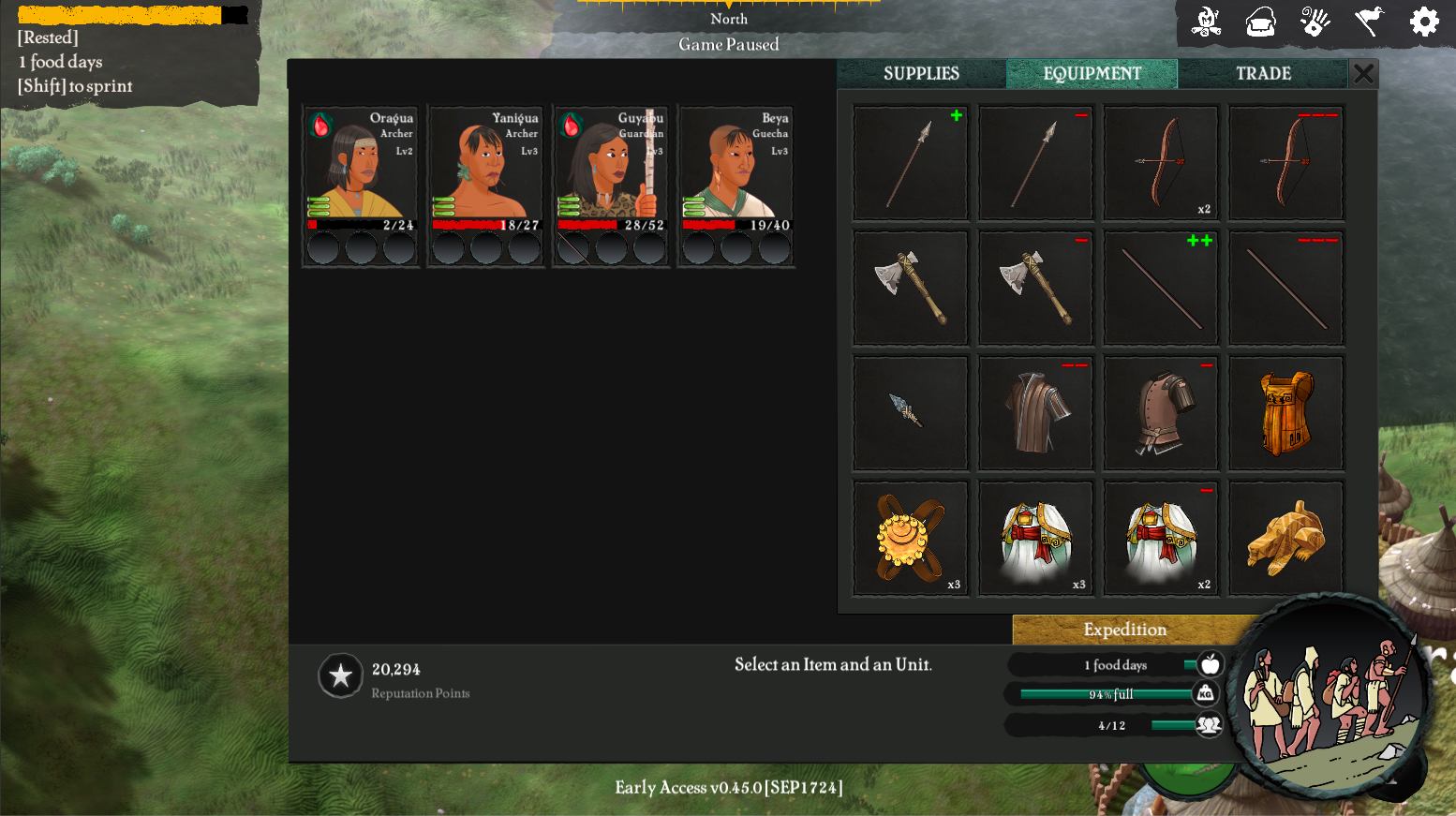Open the settings gear icon

(x=1423, y=22)
